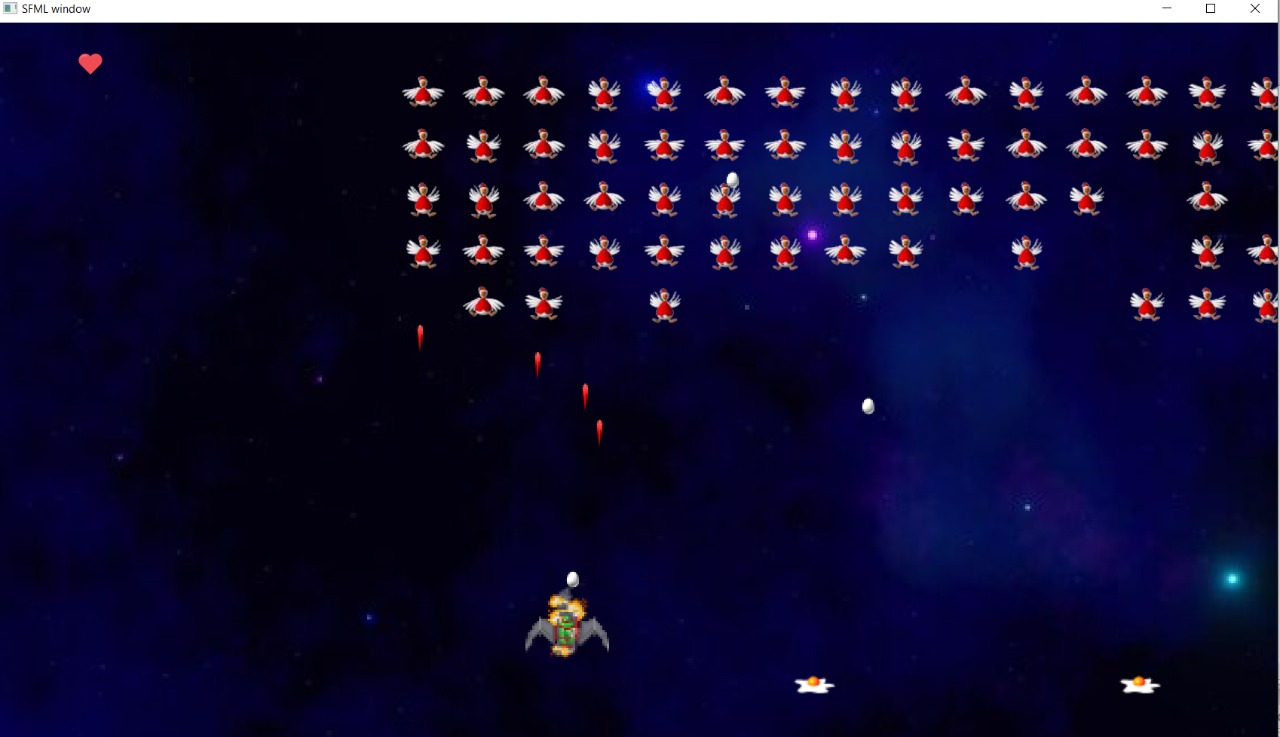1280x737 pixels.
Task: Click the topmost red rocket projectile
Action: pos(419,335)
